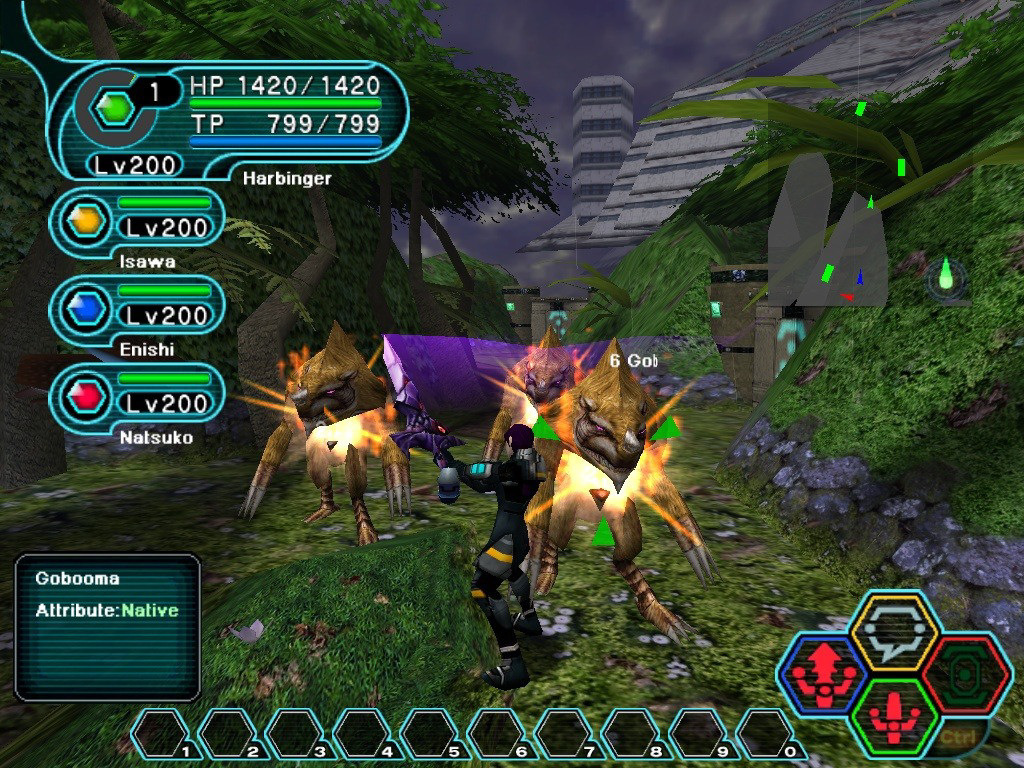Click Natsuko's party member panel
The width and height of the screenshot is (1024, 768).
[x=137, y=397]
